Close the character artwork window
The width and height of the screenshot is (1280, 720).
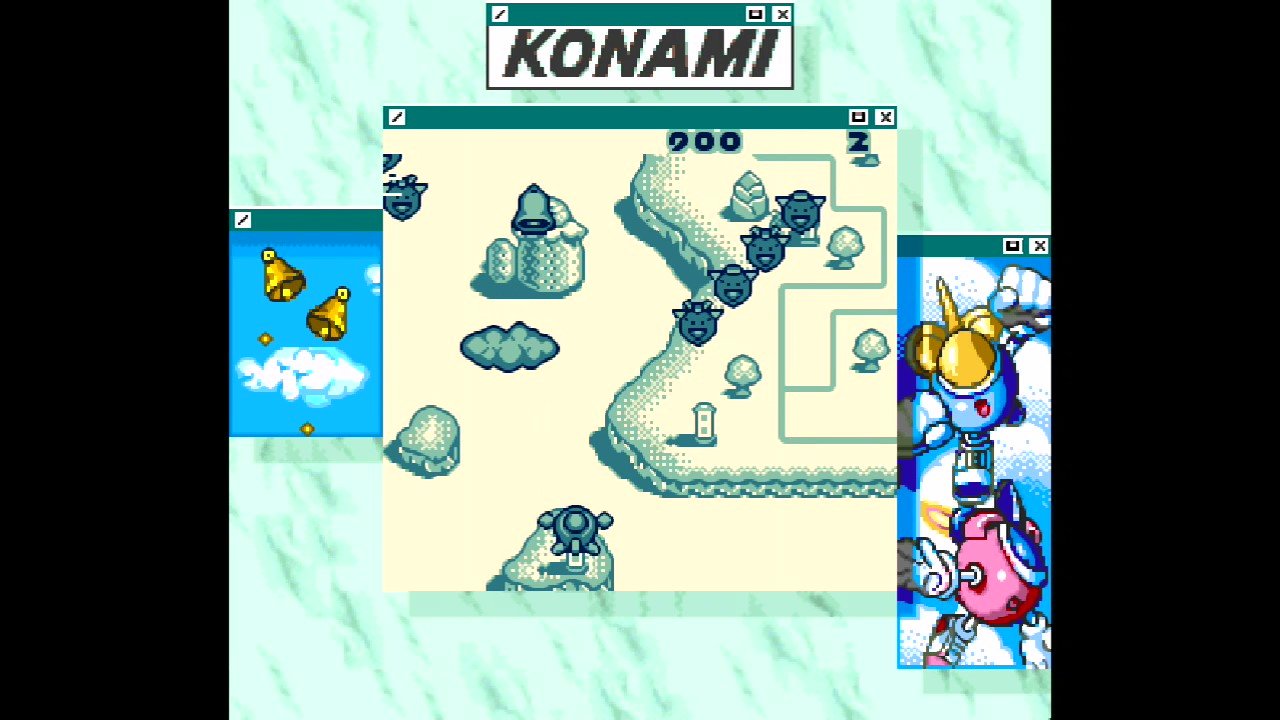[1039, 246]
